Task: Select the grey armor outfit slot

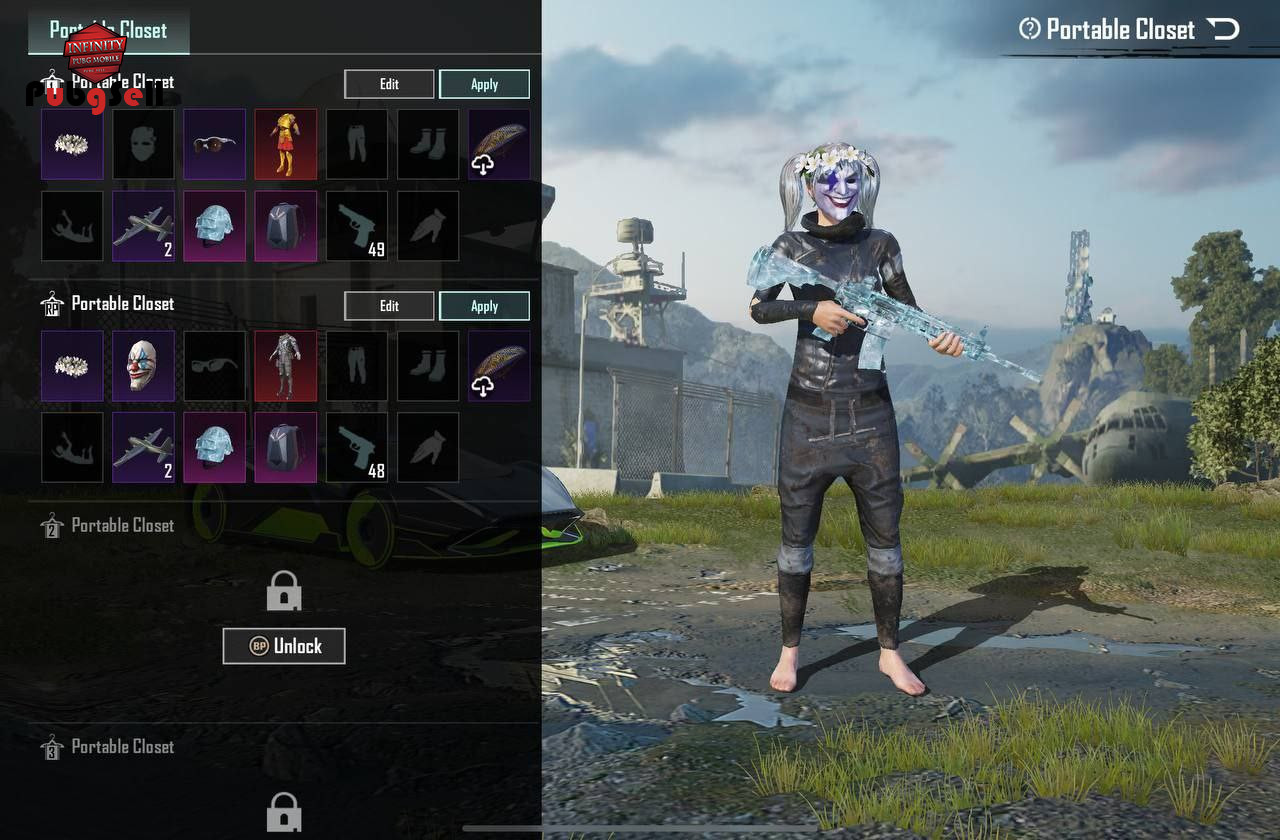Action: tap(286, 366)
